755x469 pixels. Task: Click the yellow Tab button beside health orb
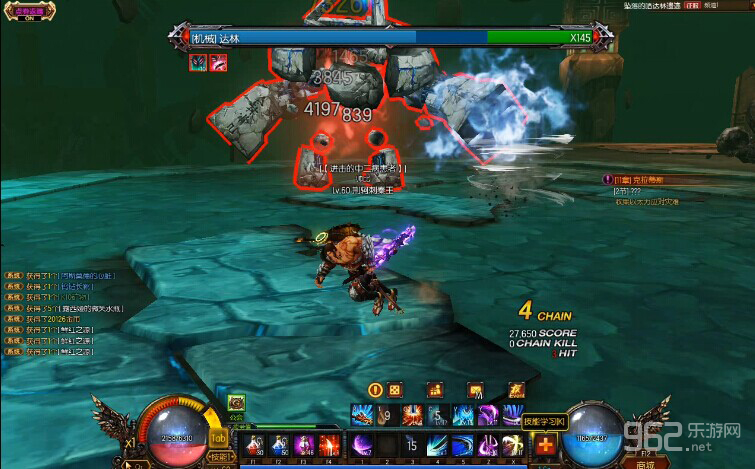tap(219, 438)
